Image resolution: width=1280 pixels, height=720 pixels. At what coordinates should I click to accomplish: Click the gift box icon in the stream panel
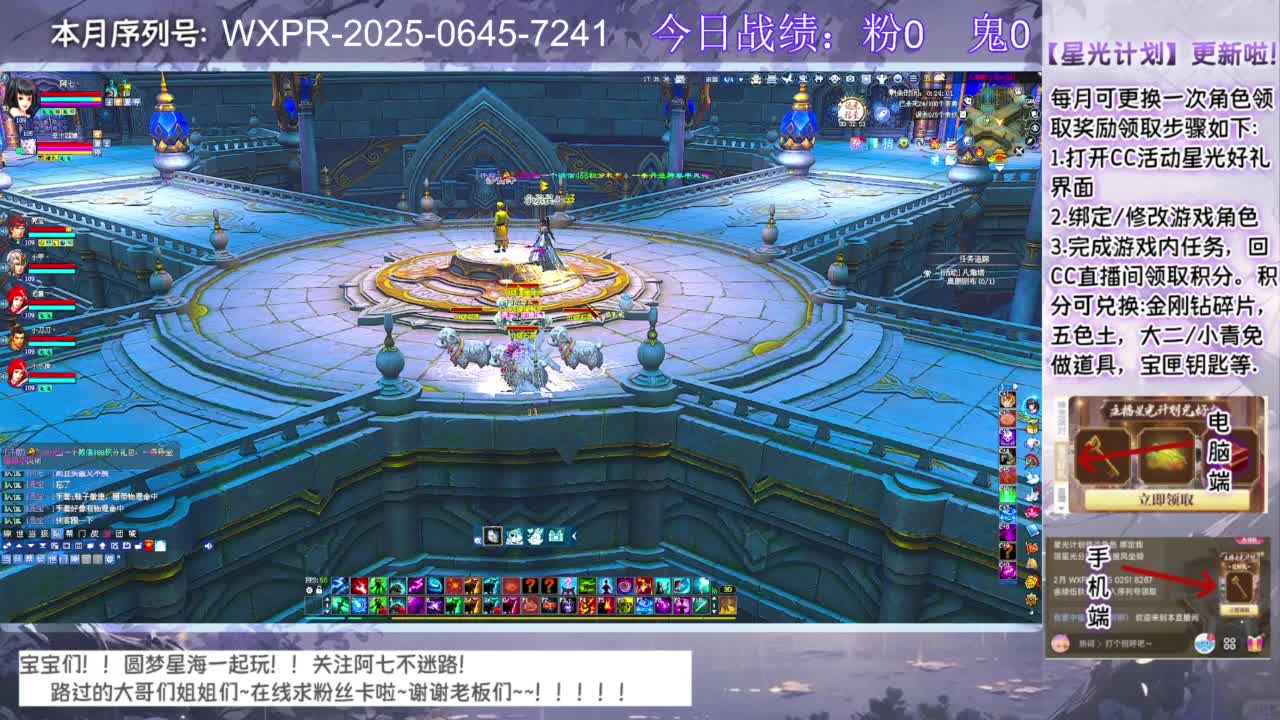click(1256, 643)
